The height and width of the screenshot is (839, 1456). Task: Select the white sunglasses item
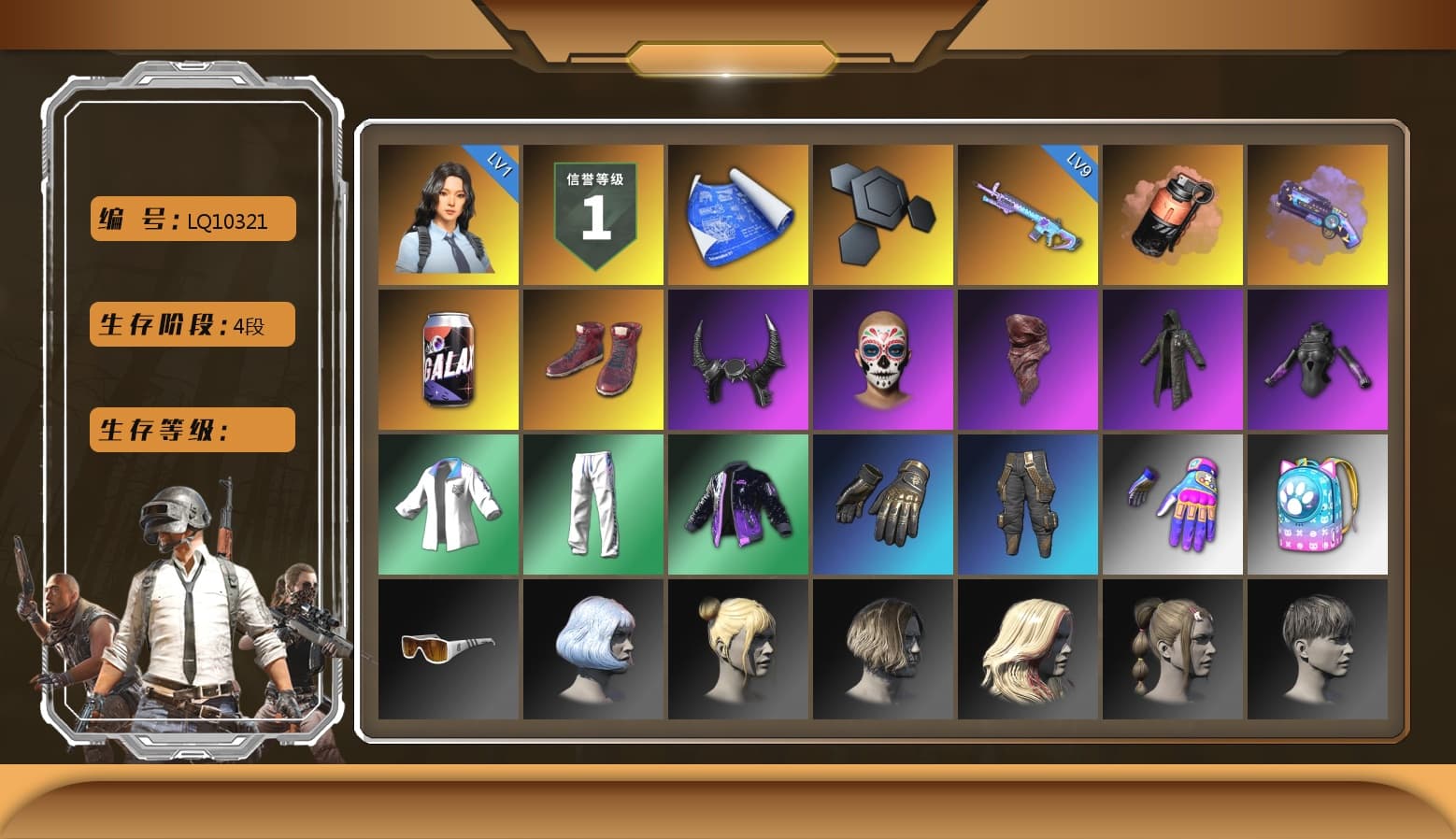pos(447,648)
